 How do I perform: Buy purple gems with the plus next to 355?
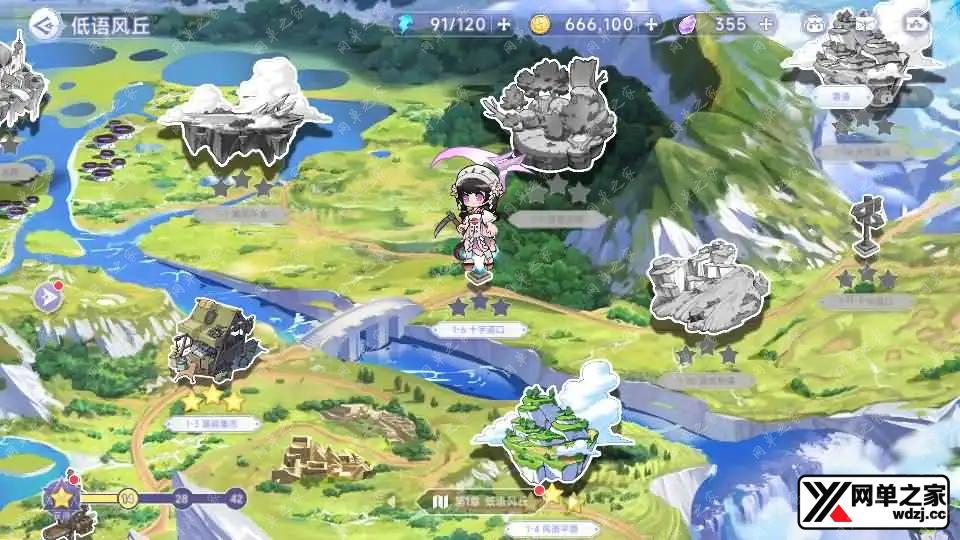766,24
